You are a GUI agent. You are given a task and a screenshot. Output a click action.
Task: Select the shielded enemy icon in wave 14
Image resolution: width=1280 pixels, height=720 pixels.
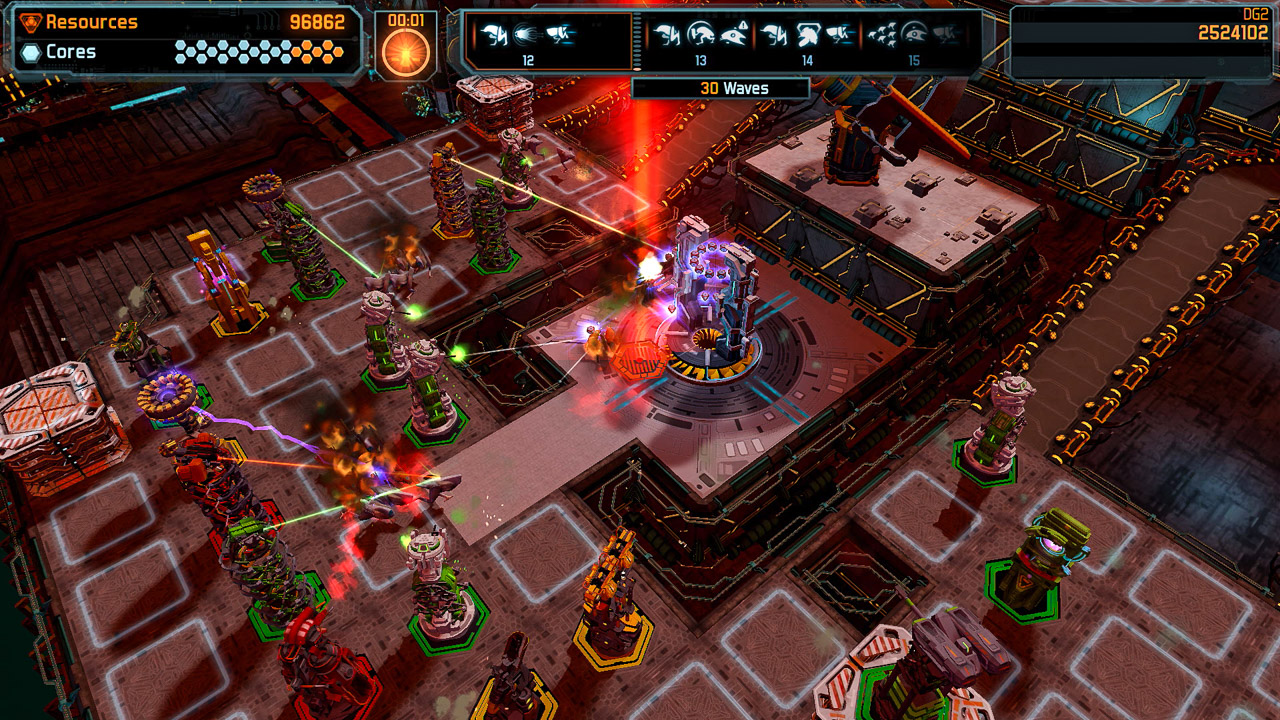(x=812, y=36)
